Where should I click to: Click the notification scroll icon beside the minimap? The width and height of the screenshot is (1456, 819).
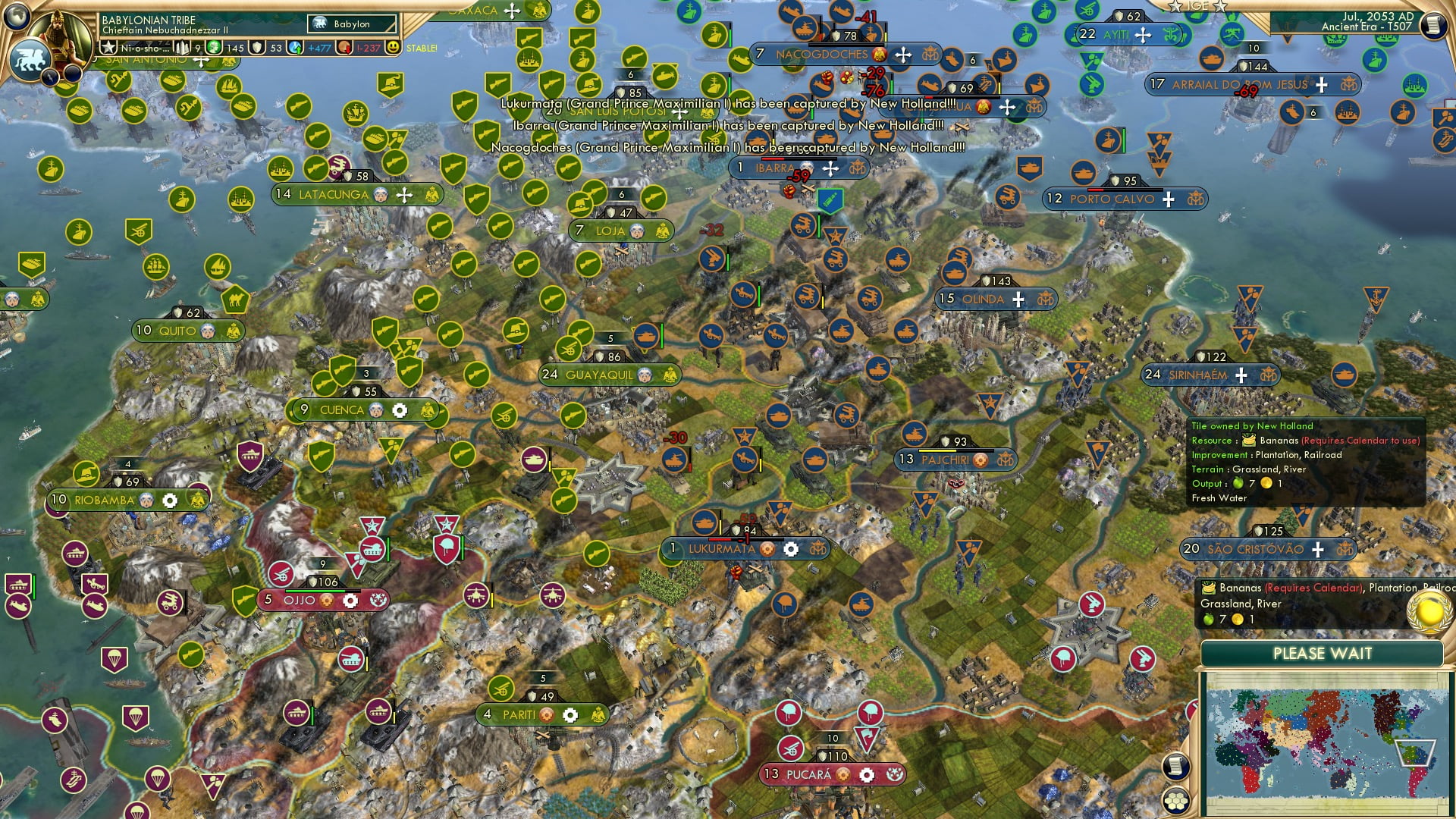click(x=1178, y=767)
